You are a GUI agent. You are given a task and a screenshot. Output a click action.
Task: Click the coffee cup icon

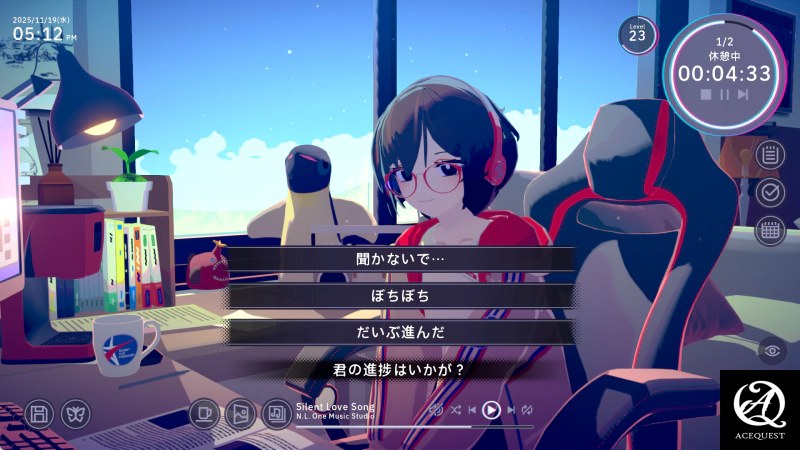coord(203,413)
